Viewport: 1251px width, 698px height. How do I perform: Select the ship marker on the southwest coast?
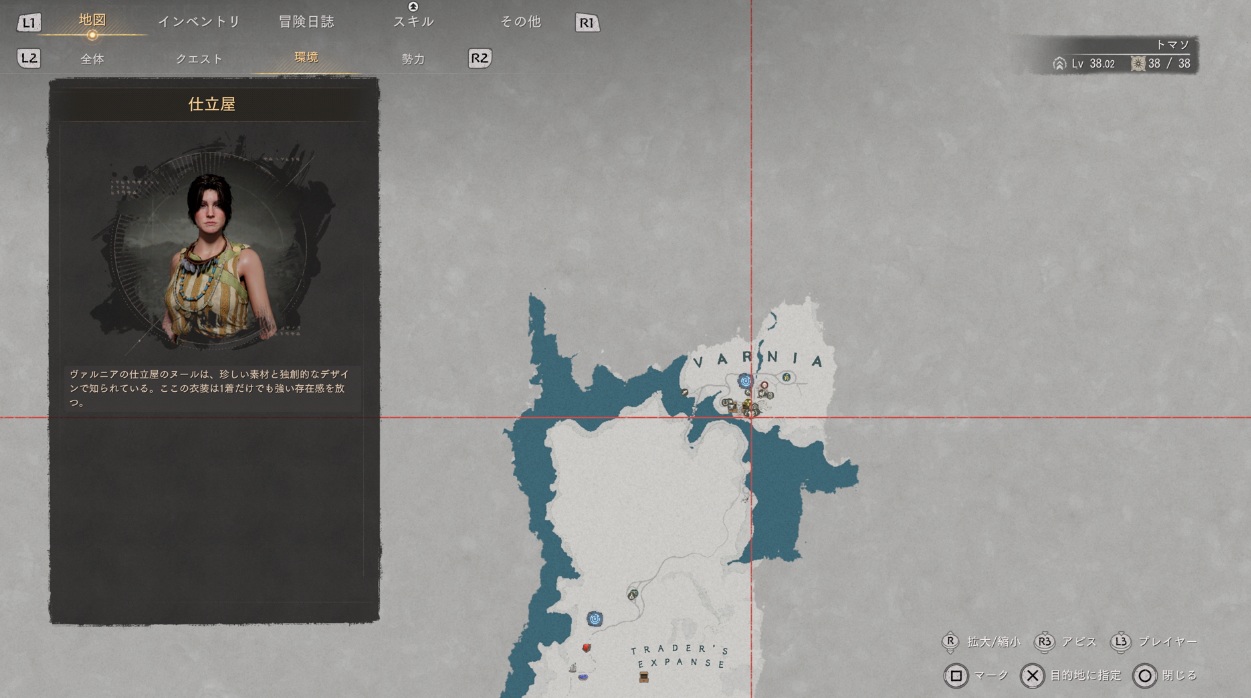[572, 667]
